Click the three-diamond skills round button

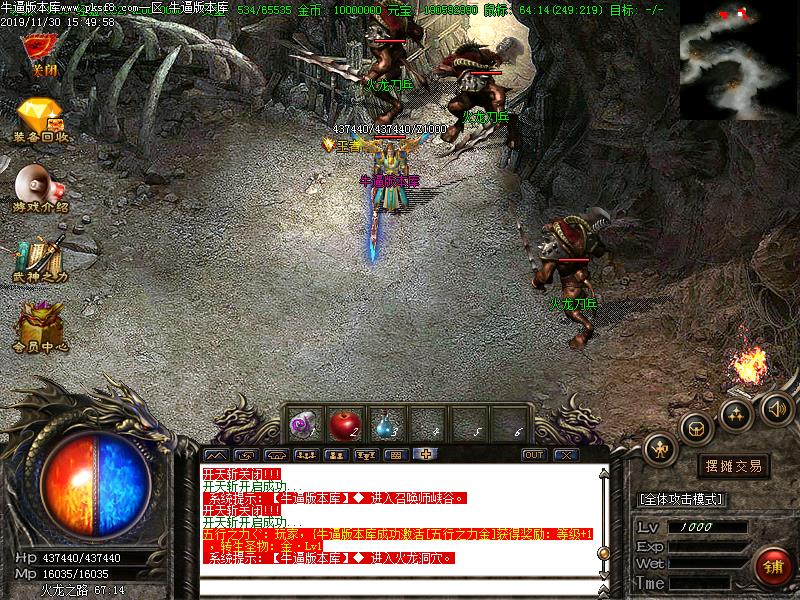[x=737, y=412]
